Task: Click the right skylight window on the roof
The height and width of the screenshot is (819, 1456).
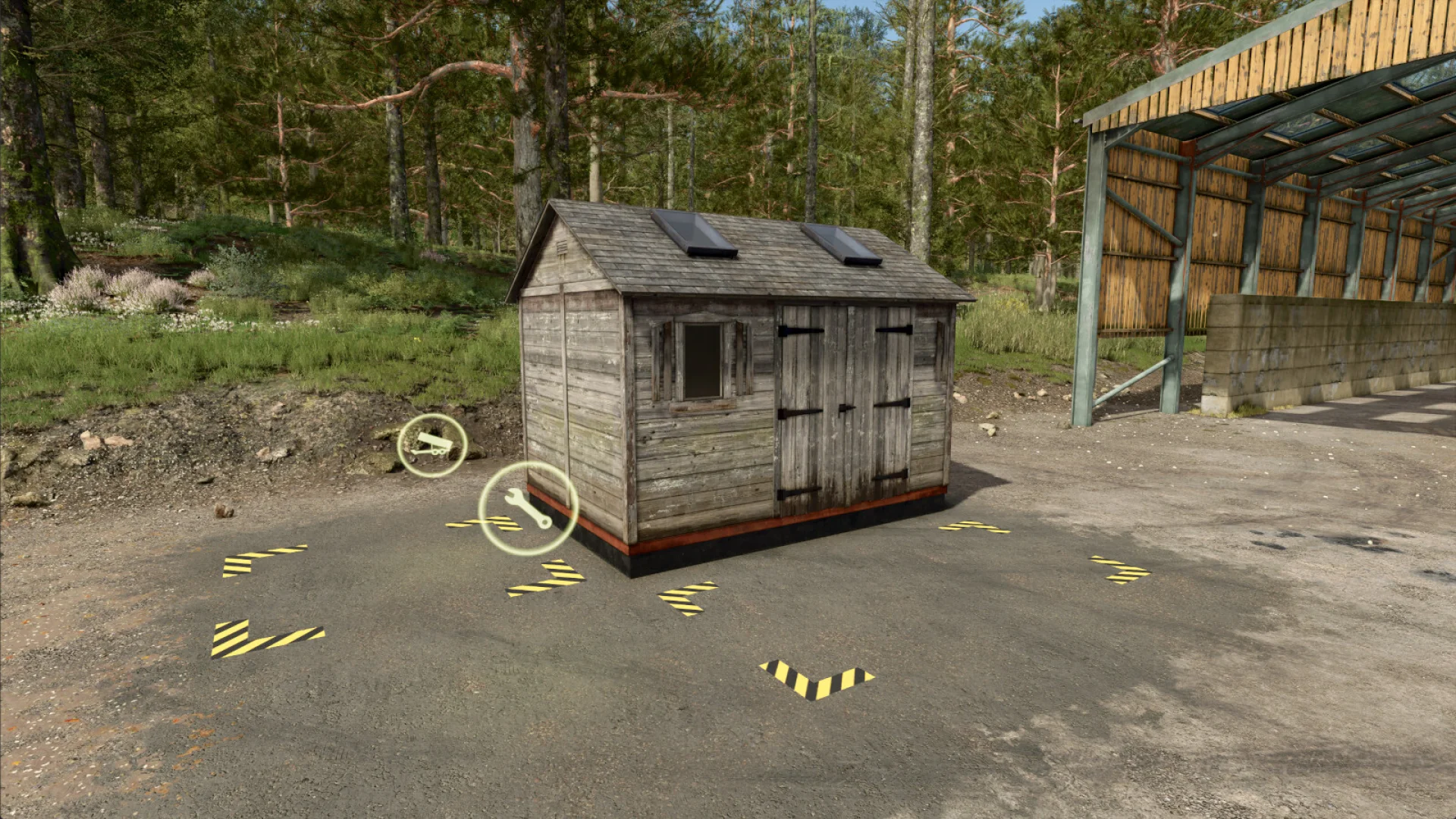Action: point(838,243)
